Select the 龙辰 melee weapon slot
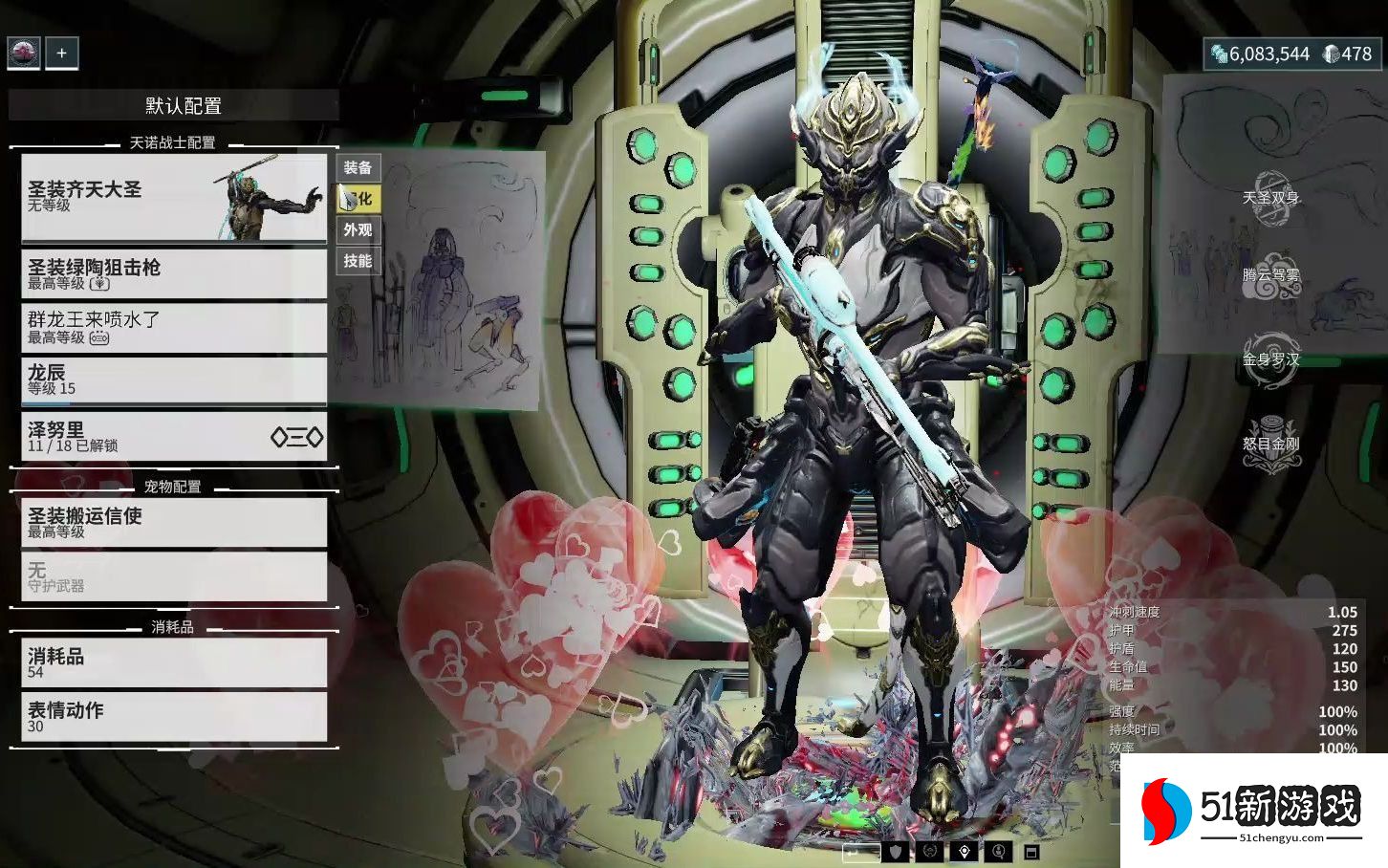 pyautogui.click(x=174, y=380)
